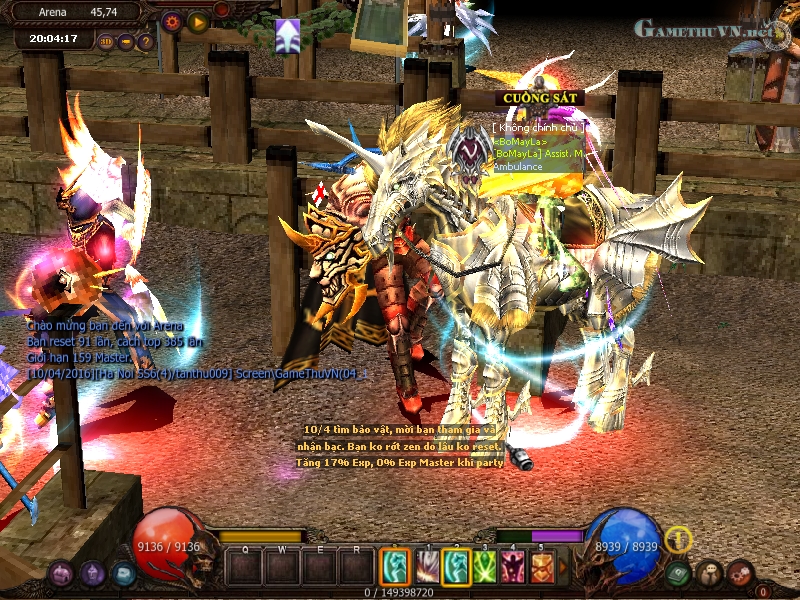This screenshot has width=800, height=600.
Task: Expand the skill bar with the orange arrow
Action: (x=563, y=568)
